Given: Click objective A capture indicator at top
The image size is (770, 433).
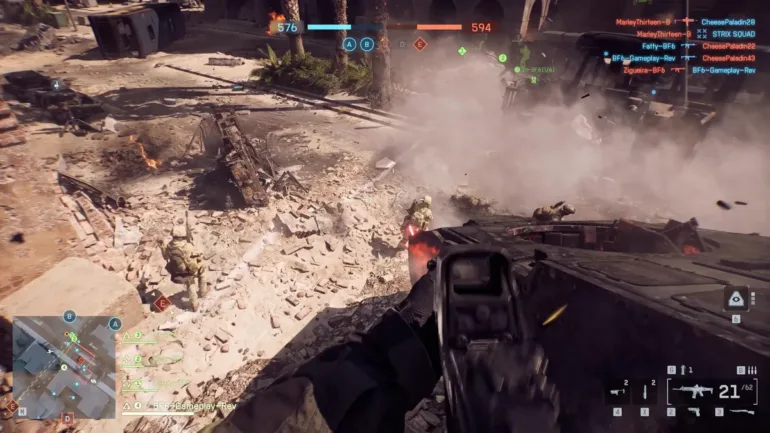Looking at the screenshot, I should (x=349, y=44).
